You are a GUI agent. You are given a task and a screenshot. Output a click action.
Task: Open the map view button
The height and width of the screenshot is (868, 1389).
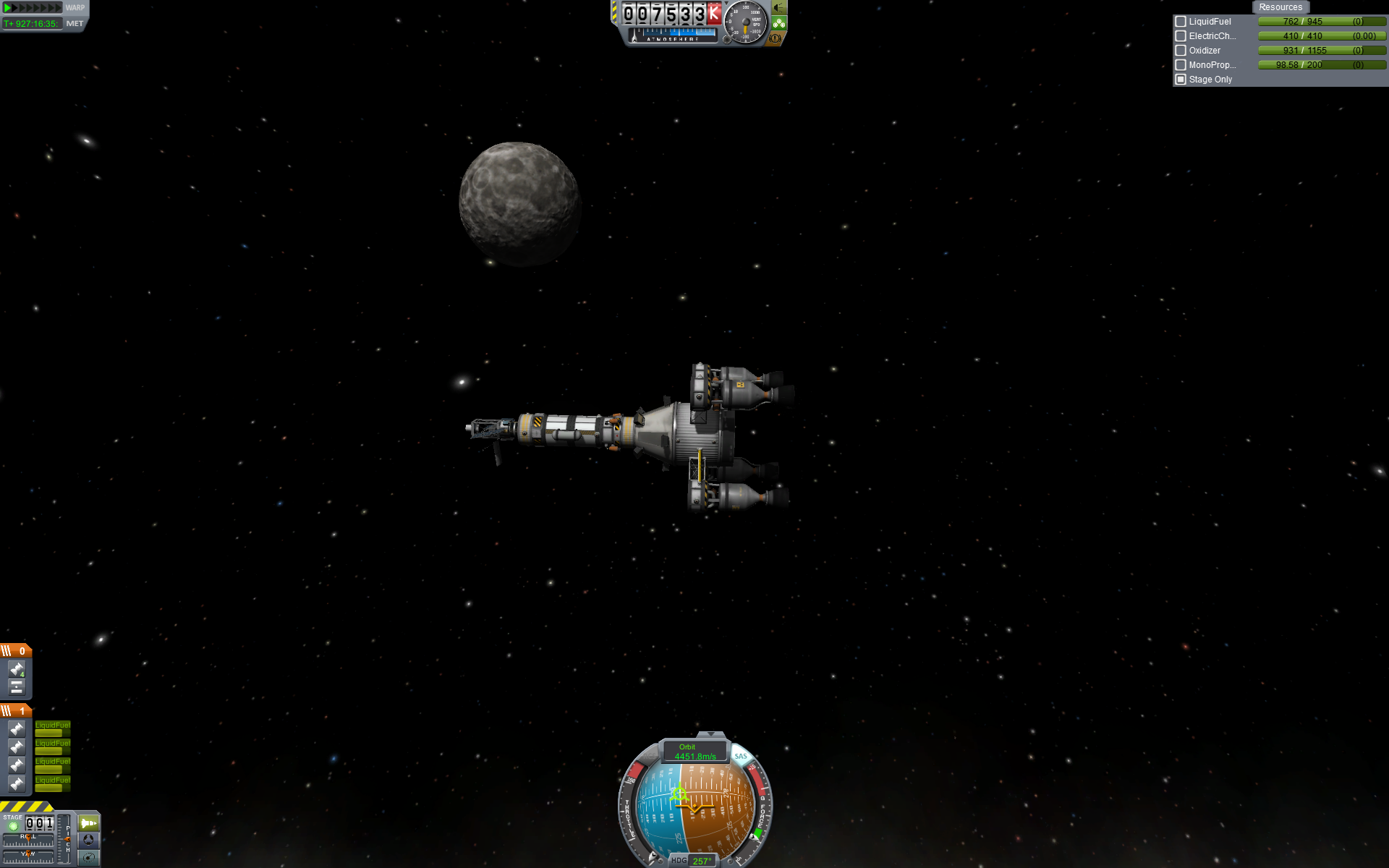tap(88, 857)
